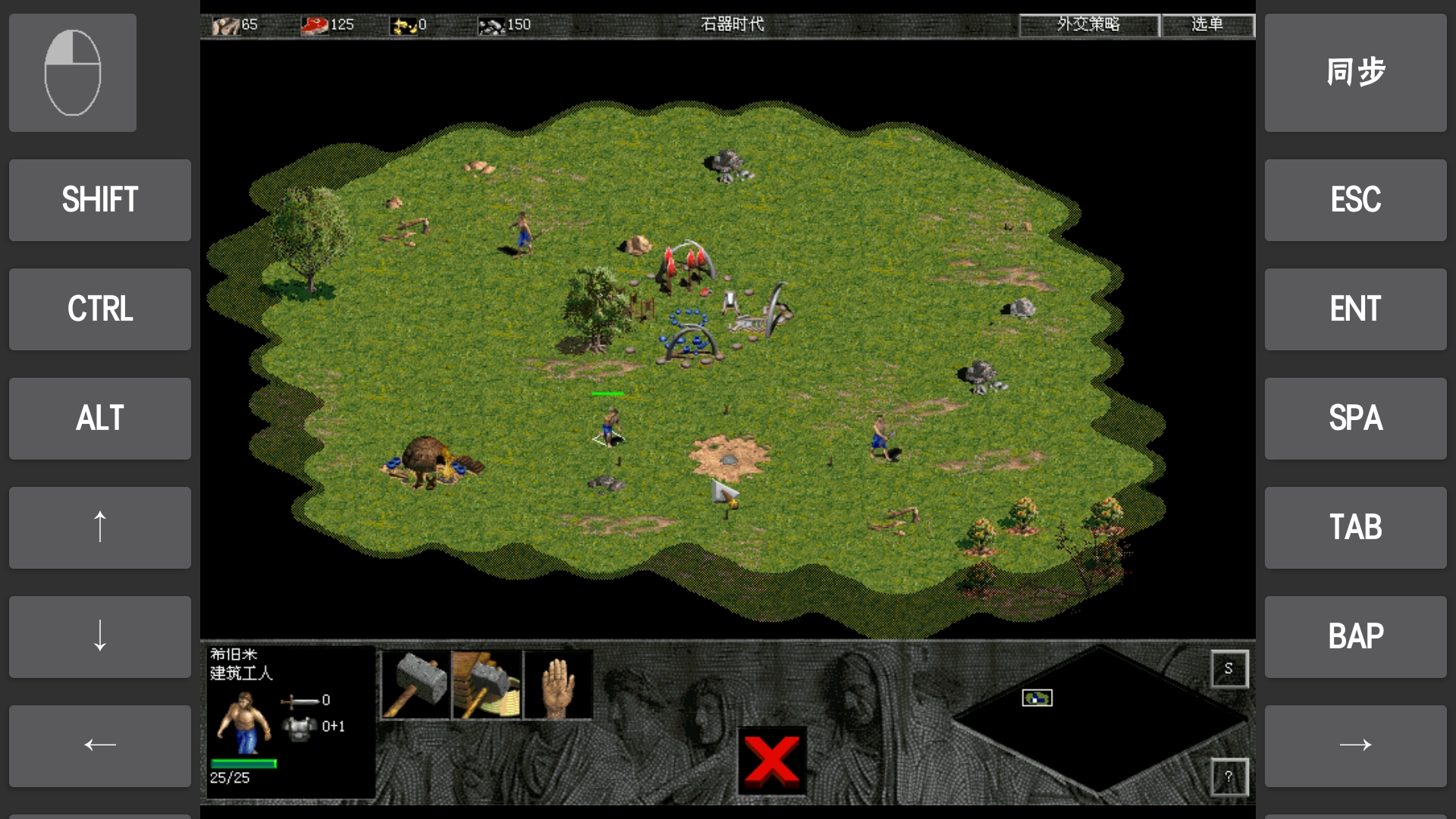Tap the CTRL overlay key
Screen dimensions: 1456x819
(100, 309)
